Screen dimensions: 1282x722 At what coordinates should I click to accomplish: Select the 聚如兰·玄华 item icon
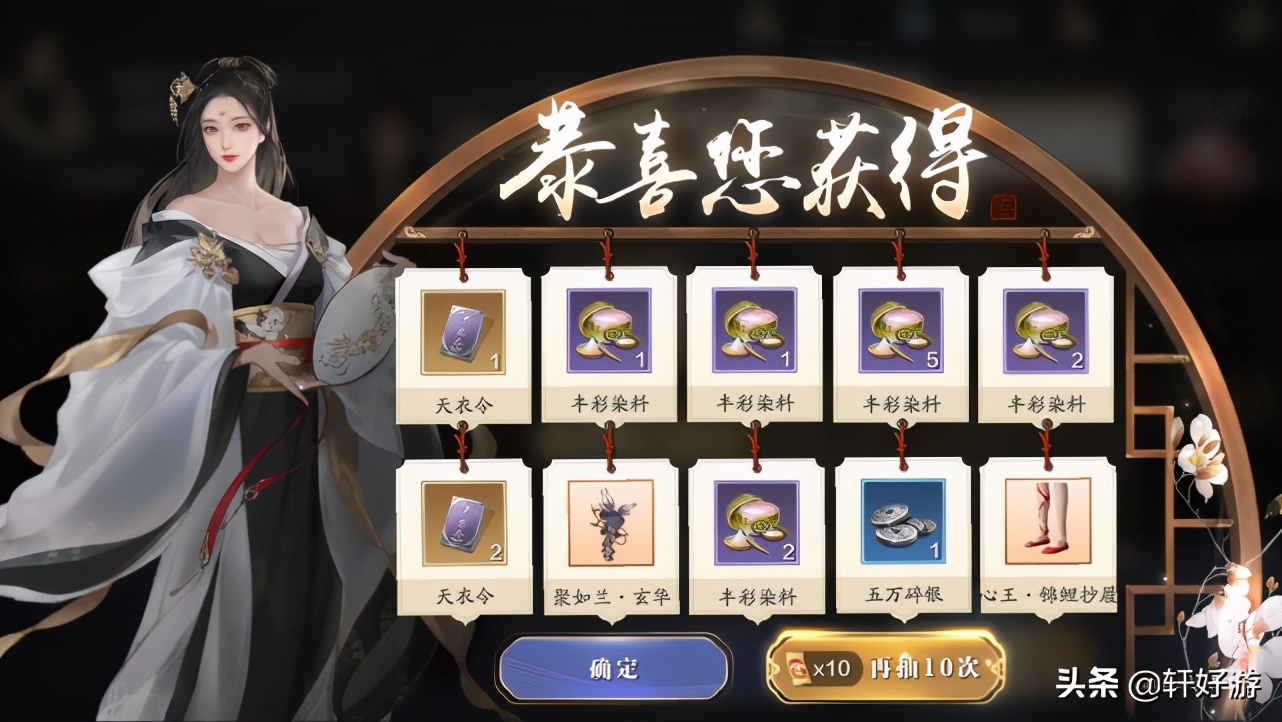click(610, 523)
